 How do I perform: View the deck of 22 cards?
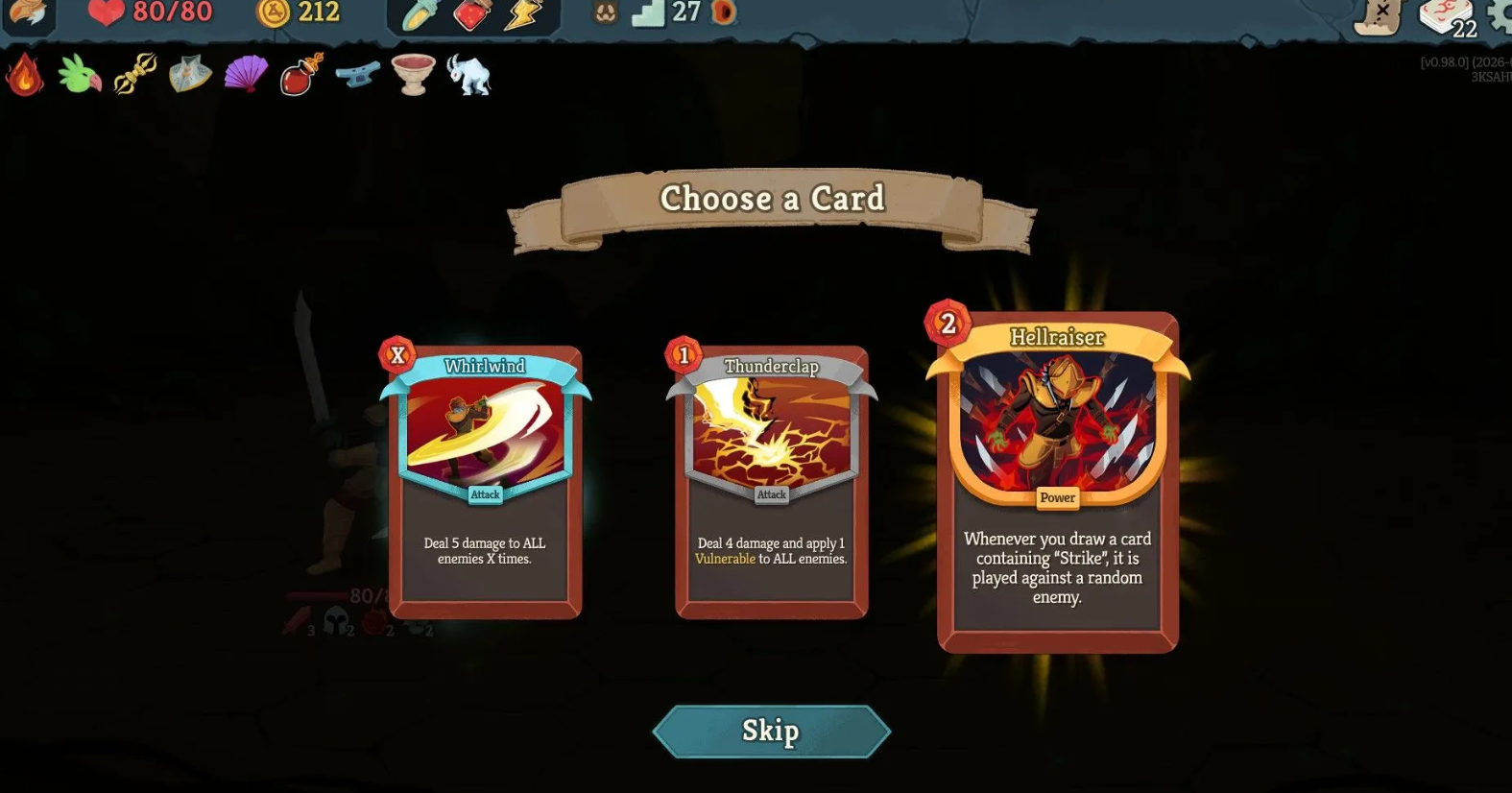(x=1446, y=17)
